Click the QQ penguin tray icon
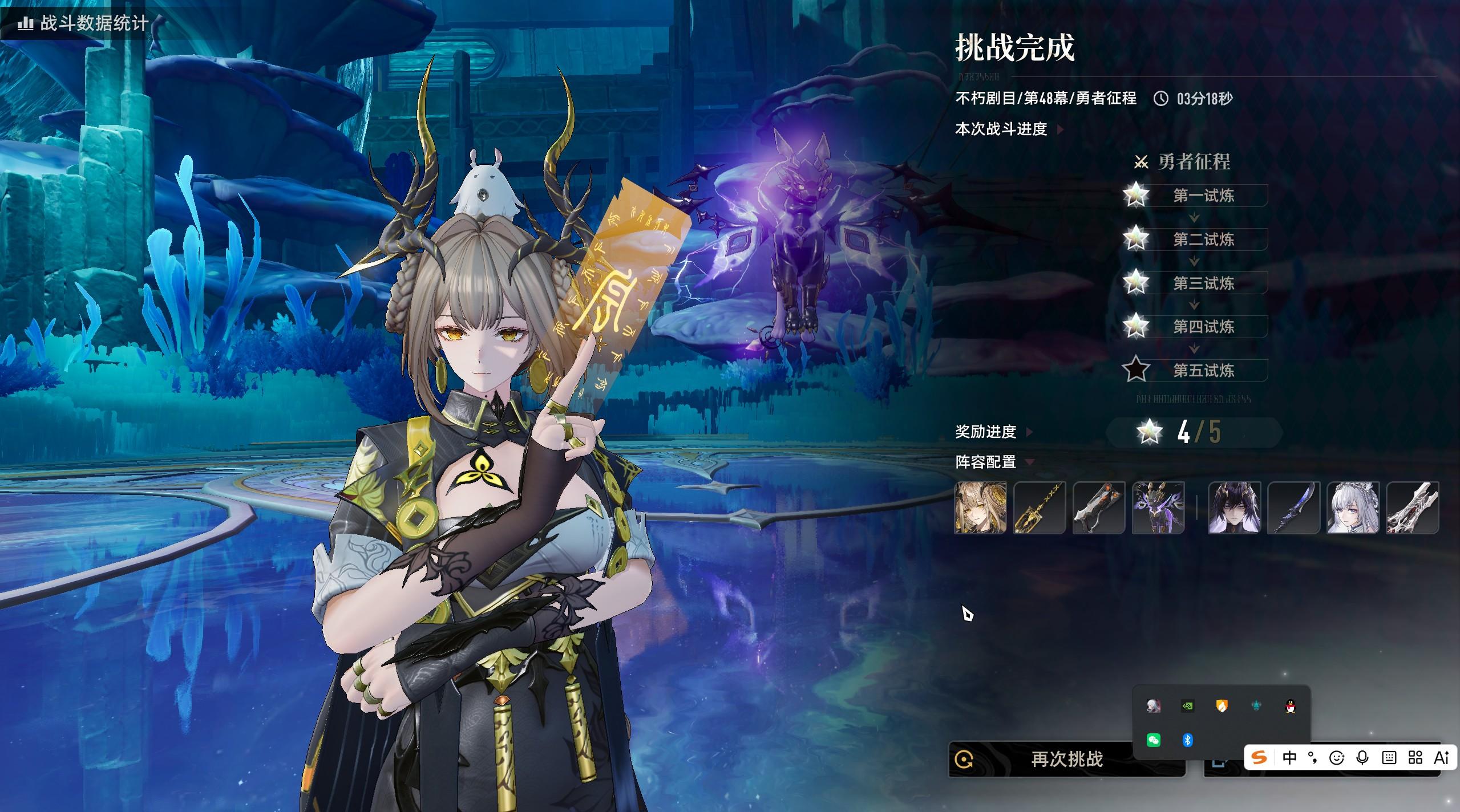 [1290, 707]
